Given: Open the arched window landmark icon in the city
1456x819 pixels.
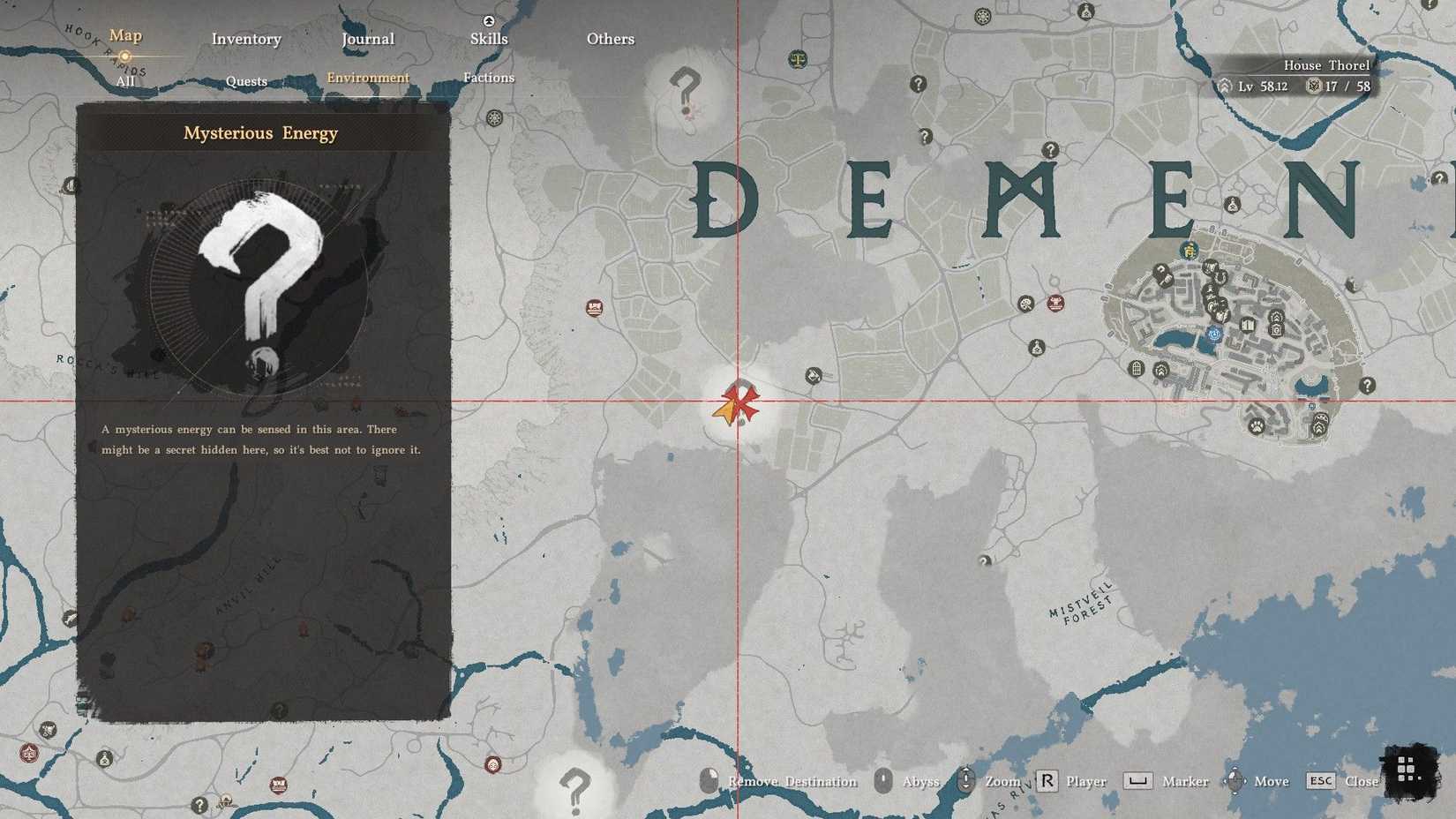Looking at the screenshot, I should coord(1136,369).
